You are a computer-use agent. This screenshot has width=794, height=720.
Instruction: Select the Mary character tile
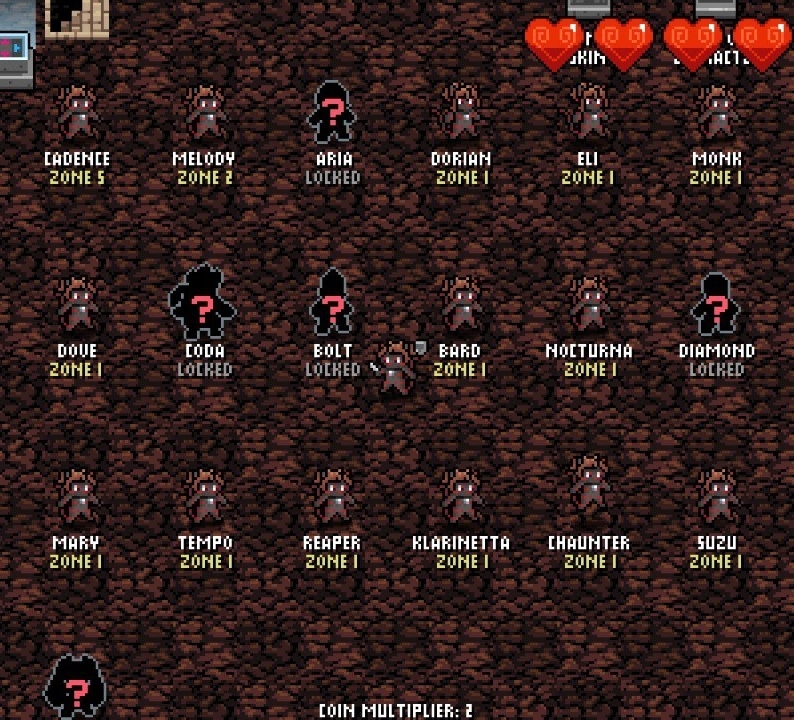77,497
